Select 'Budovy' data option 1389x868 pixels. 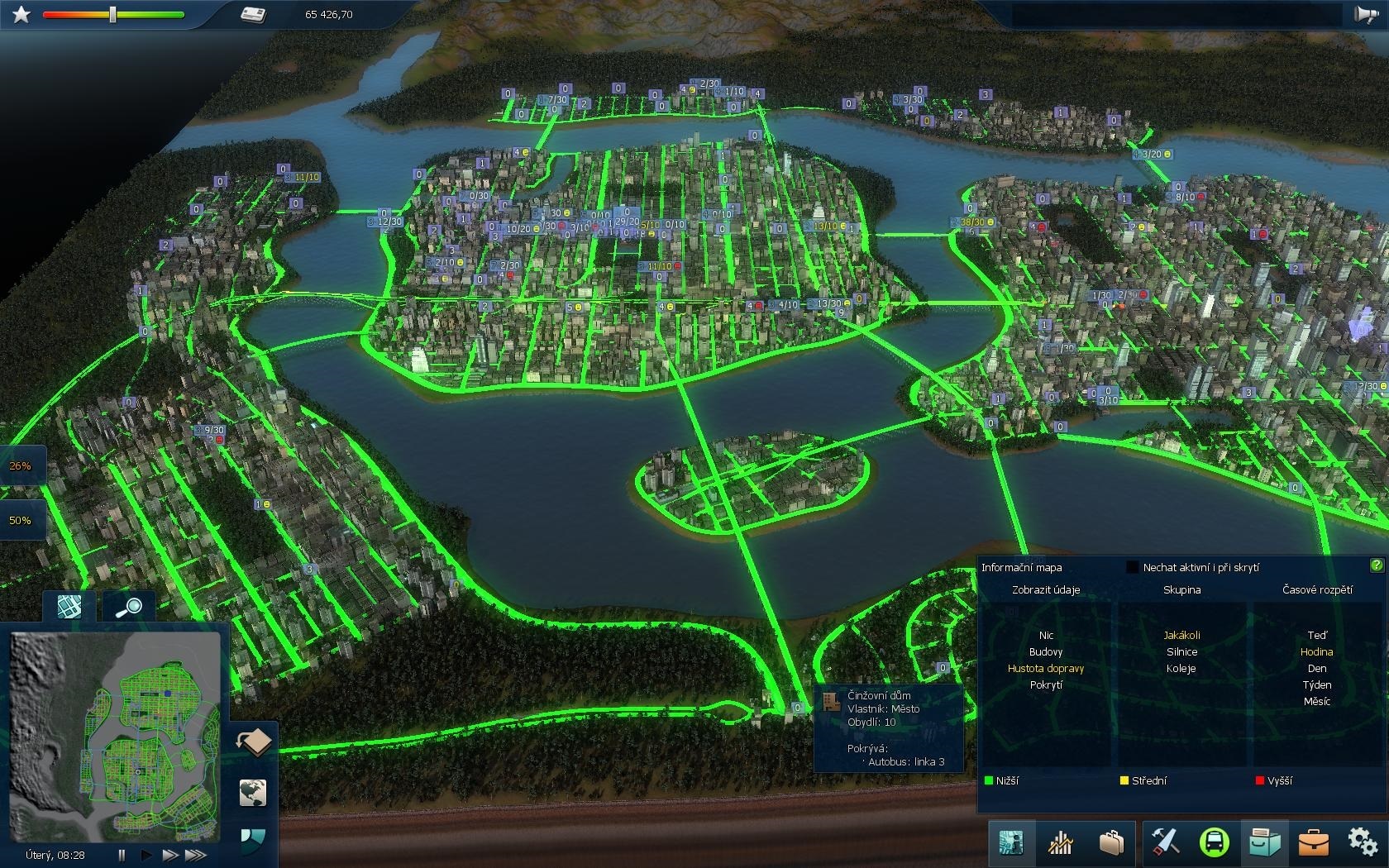pyautogui.click(x=1046, y=651)
